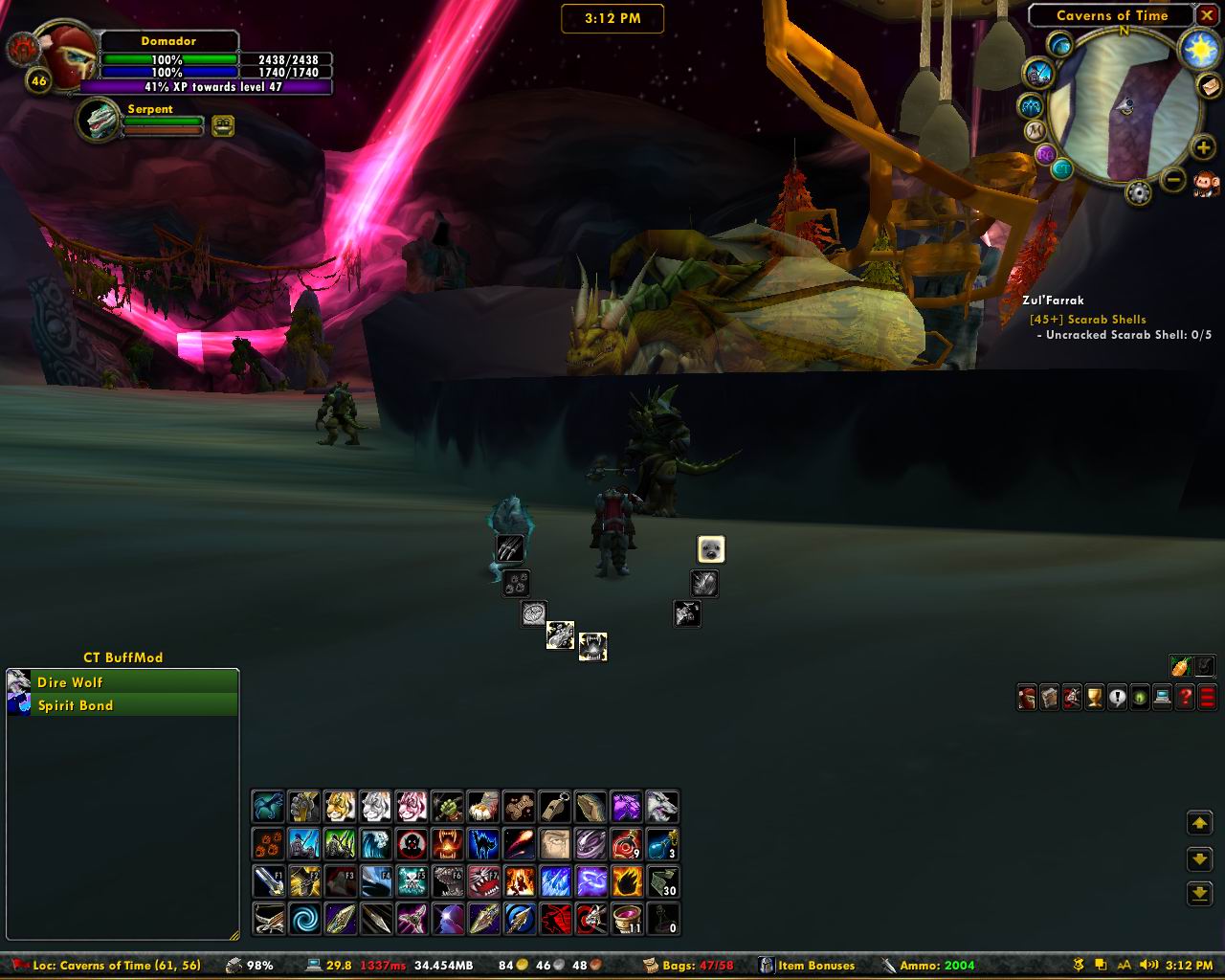
Task: Click the gear button below the minimap
Action: (1138, 192)
